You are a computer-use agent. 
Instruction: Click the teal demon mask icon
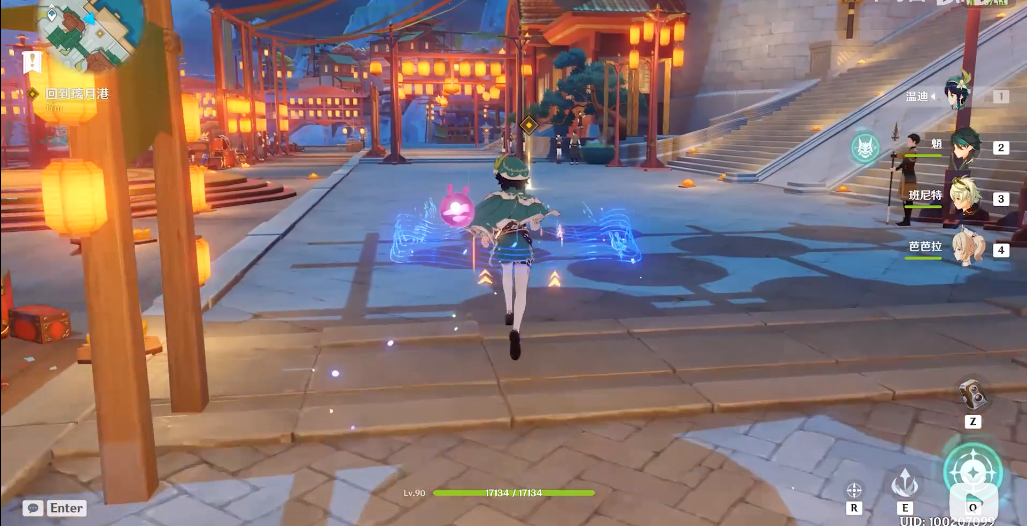point(864,149)
